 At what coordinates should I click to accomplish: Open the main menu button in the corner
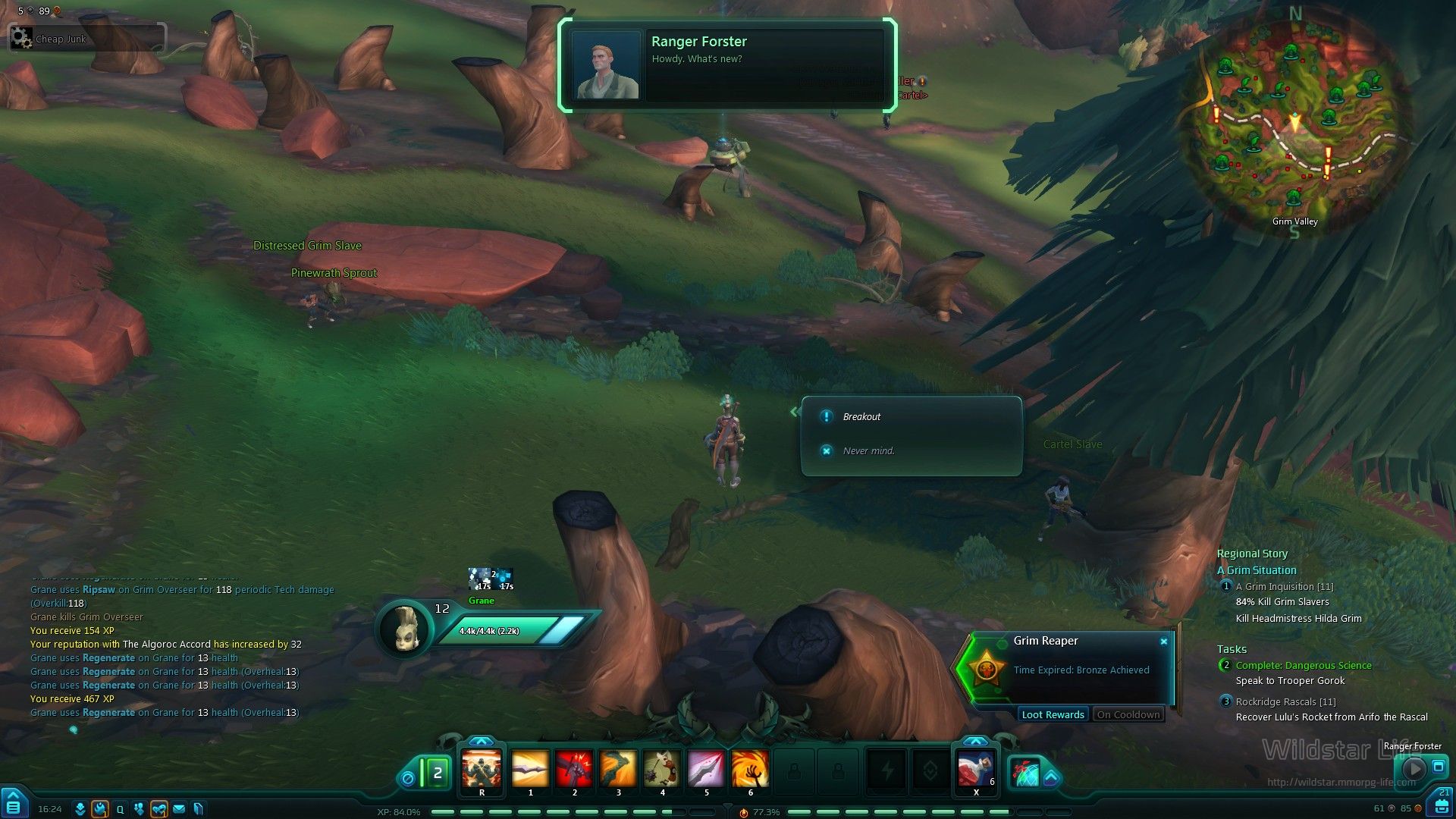(x=14, y=804)
